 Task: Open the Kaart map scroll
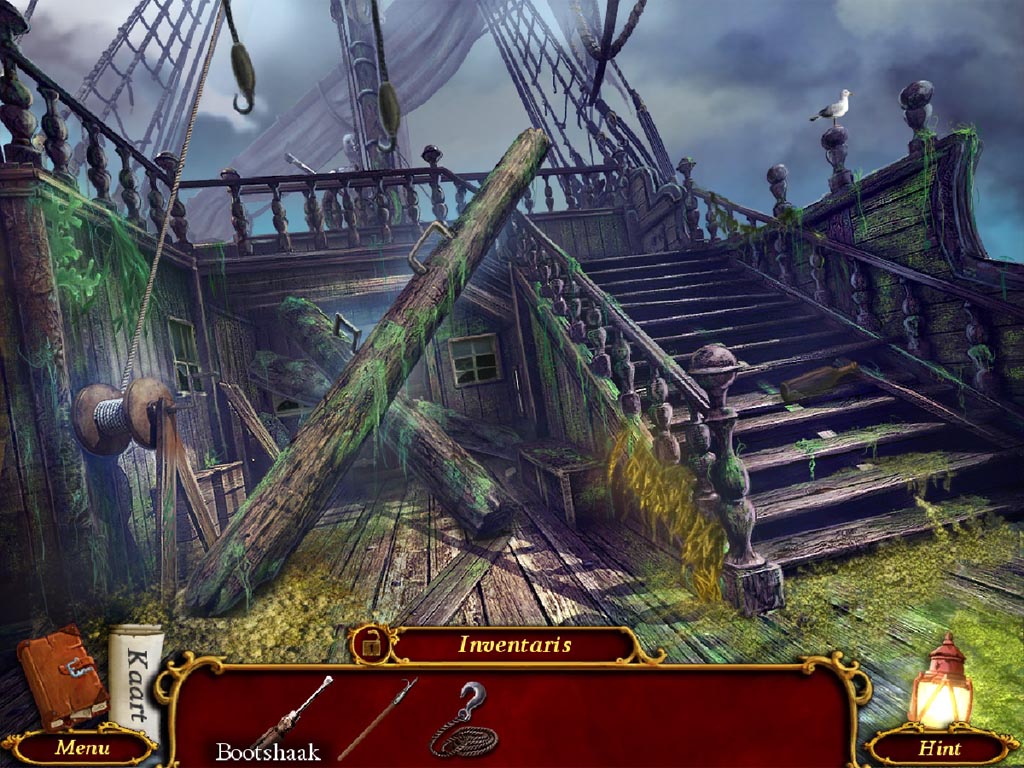137,672
